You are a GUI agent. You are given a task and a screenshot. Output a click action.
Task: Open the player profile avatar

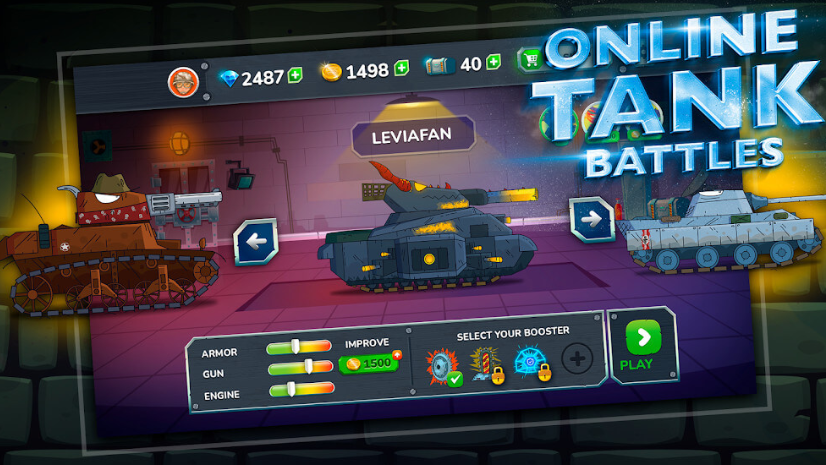coord(183,79)
